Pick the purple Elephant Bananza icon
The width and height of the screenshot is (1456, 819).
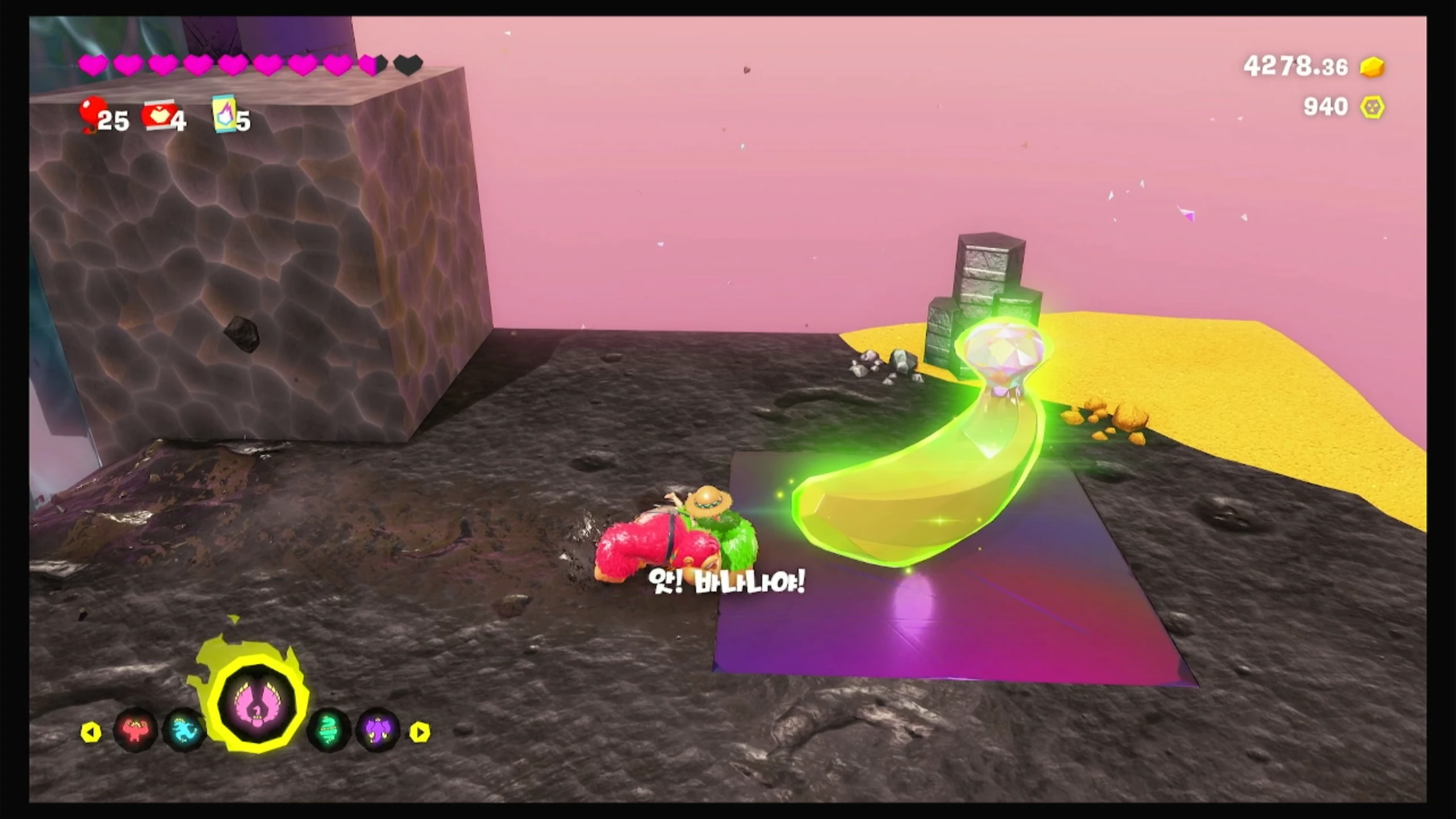[x=377, y=731]
